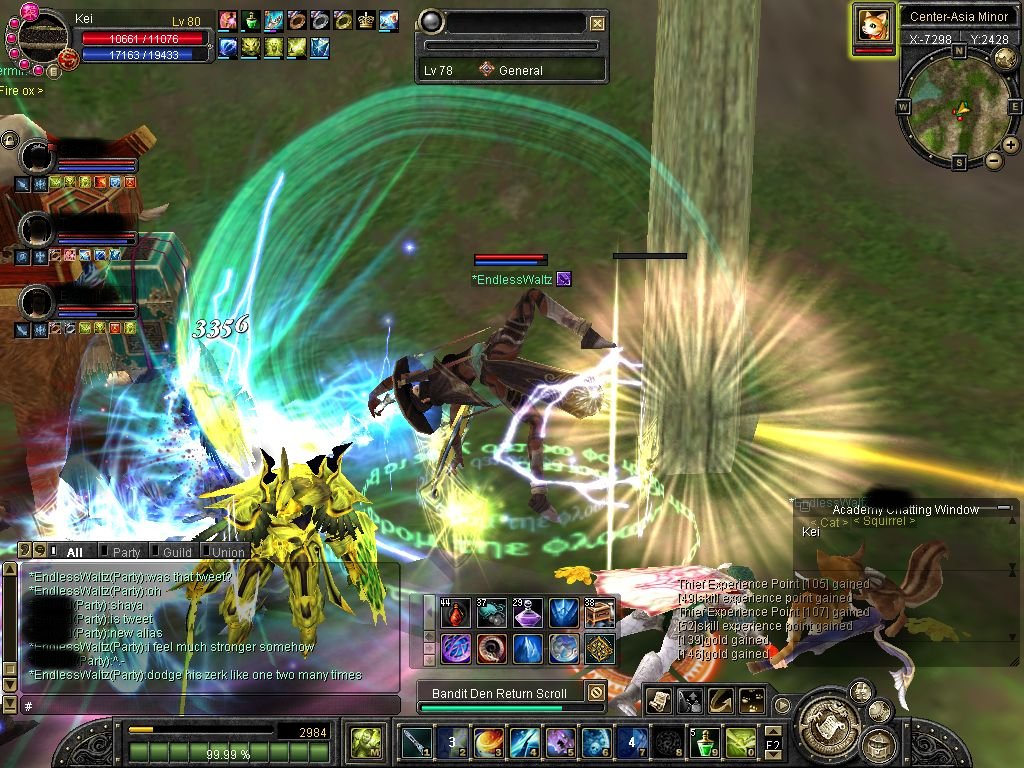The height and width of the screenshot is (768, 1024).
Task: Close the Lv 78 General target window
Action: (x=597, y=23)
